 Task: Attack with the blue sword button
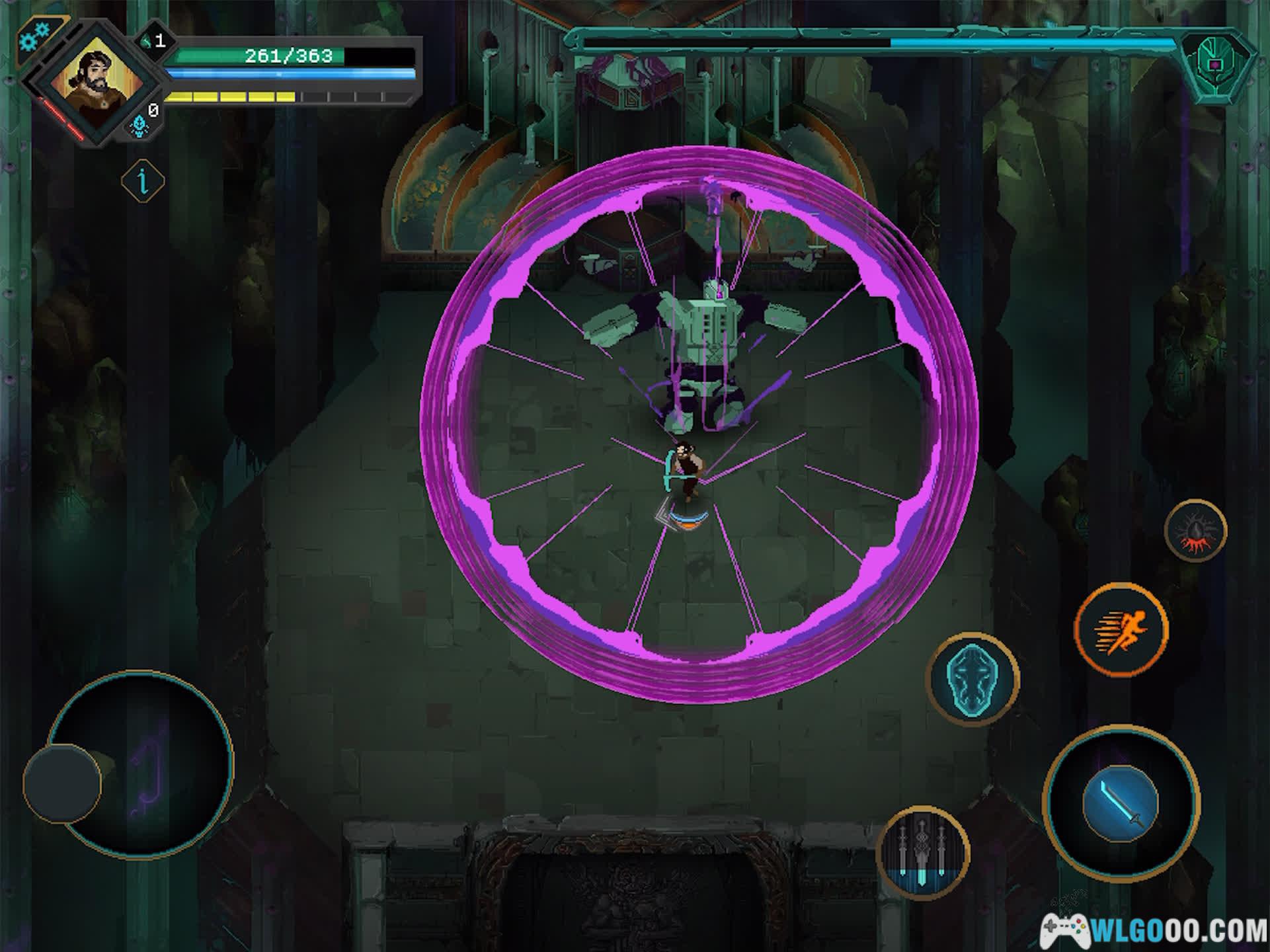1121,803
